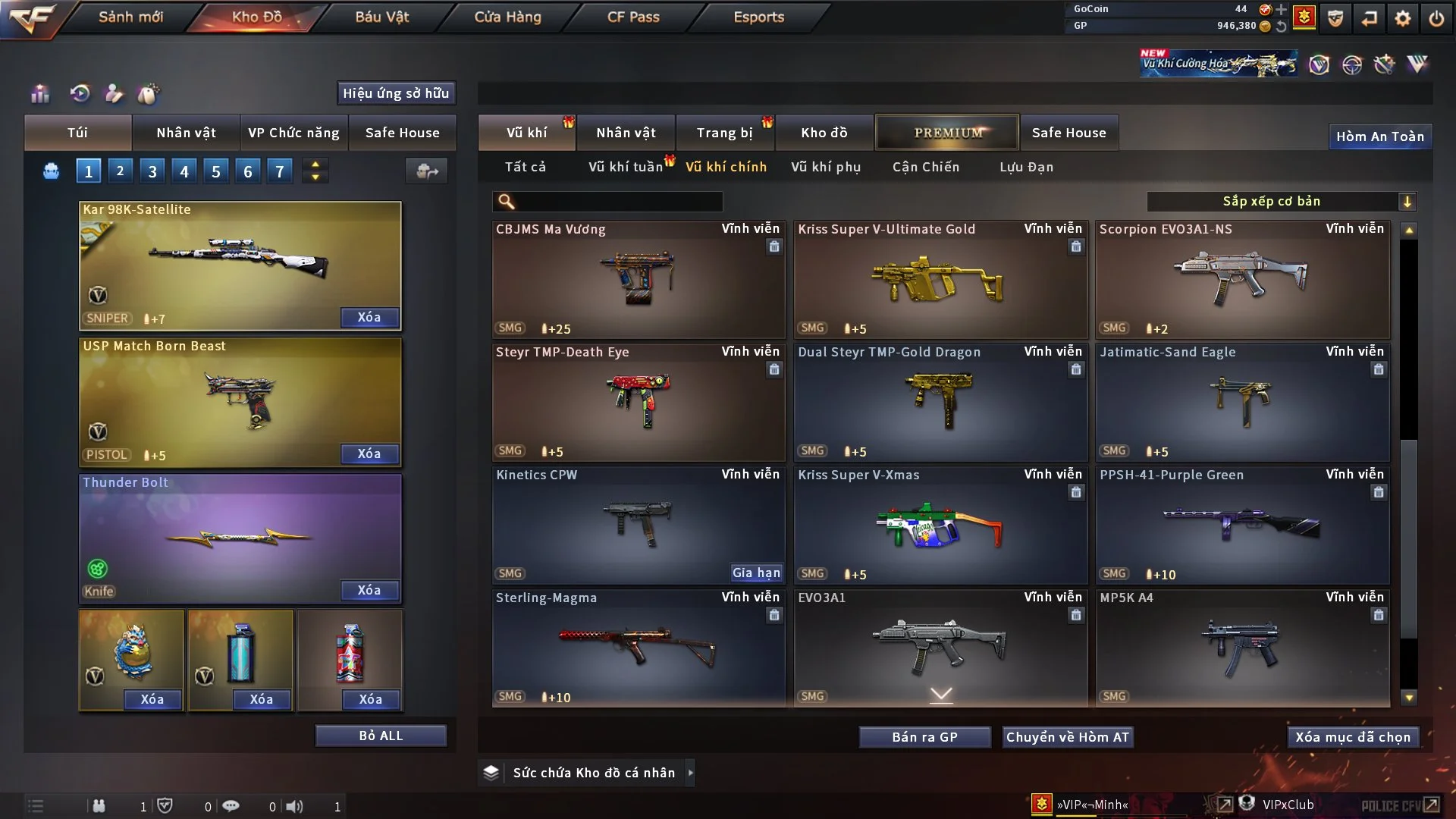Select the PREMIUM tab
This screenshot has height=819, width=1456.
coord(947,133)
